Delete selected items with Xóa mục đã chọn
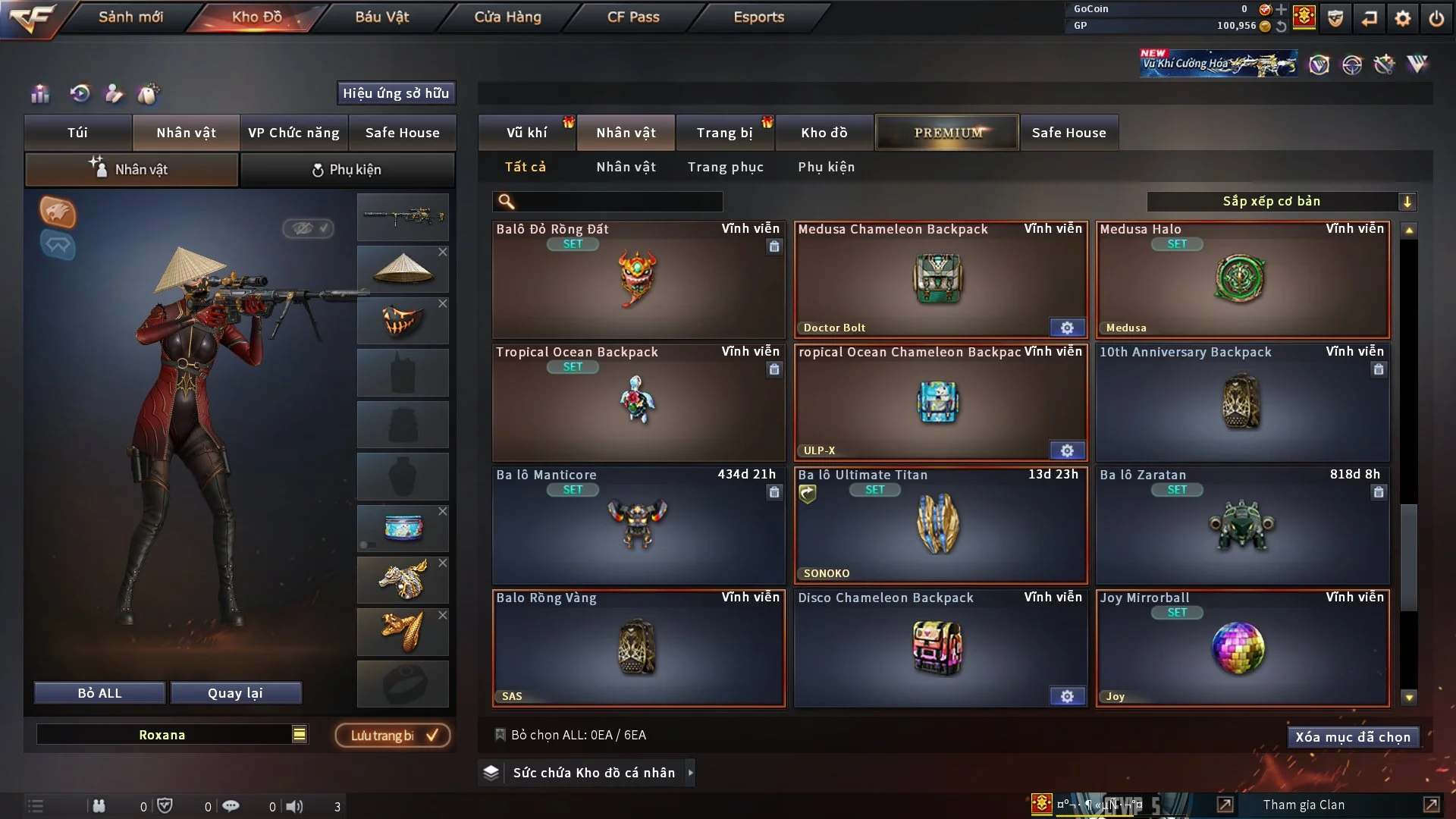 click(1352, 737)
